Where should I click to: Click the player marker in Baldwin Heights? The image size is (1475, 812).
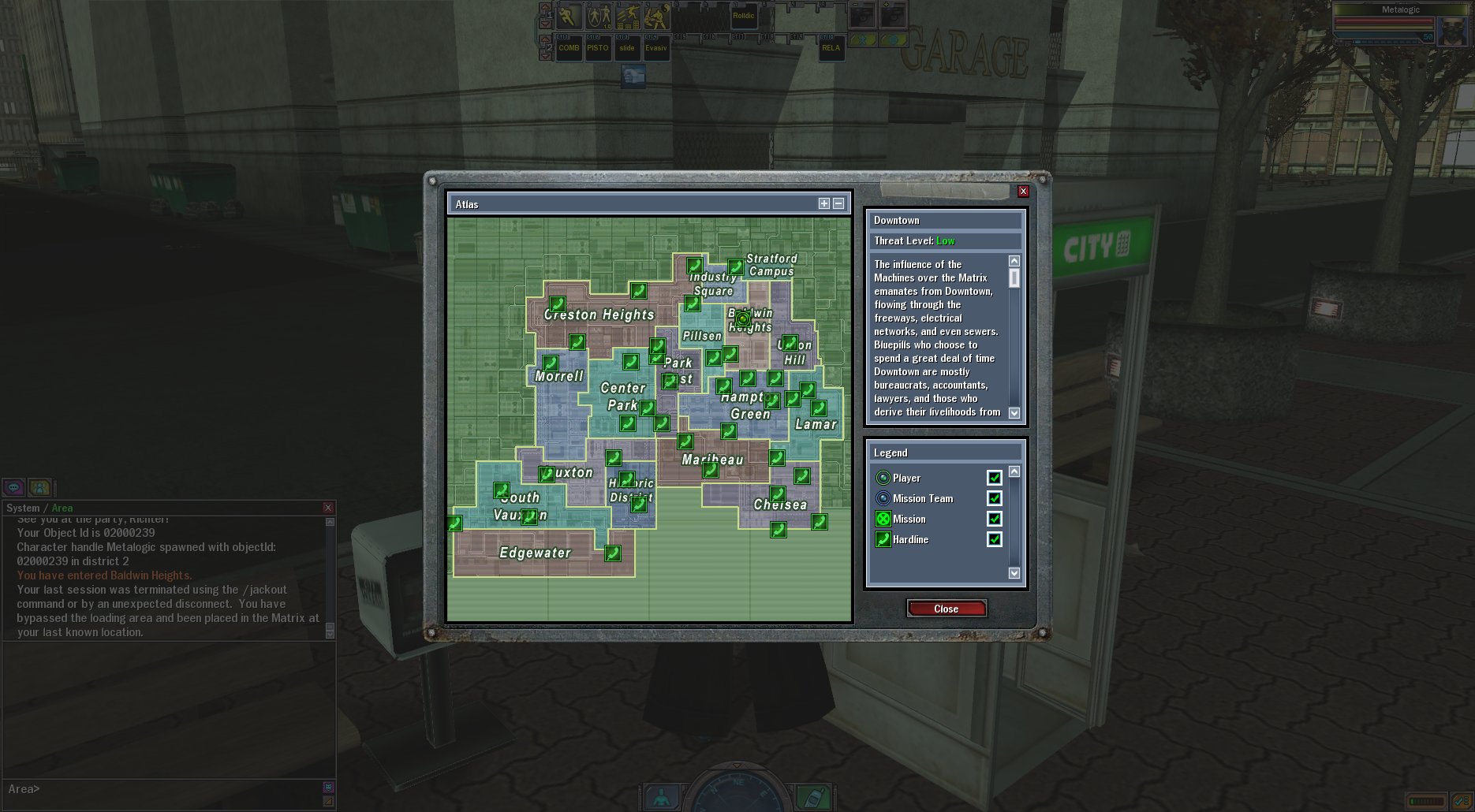click(742, 318)
